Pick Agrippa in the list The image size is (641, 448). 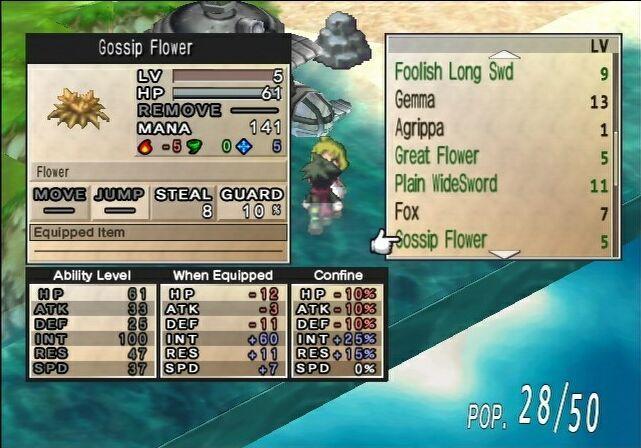[x=420, y=128]
